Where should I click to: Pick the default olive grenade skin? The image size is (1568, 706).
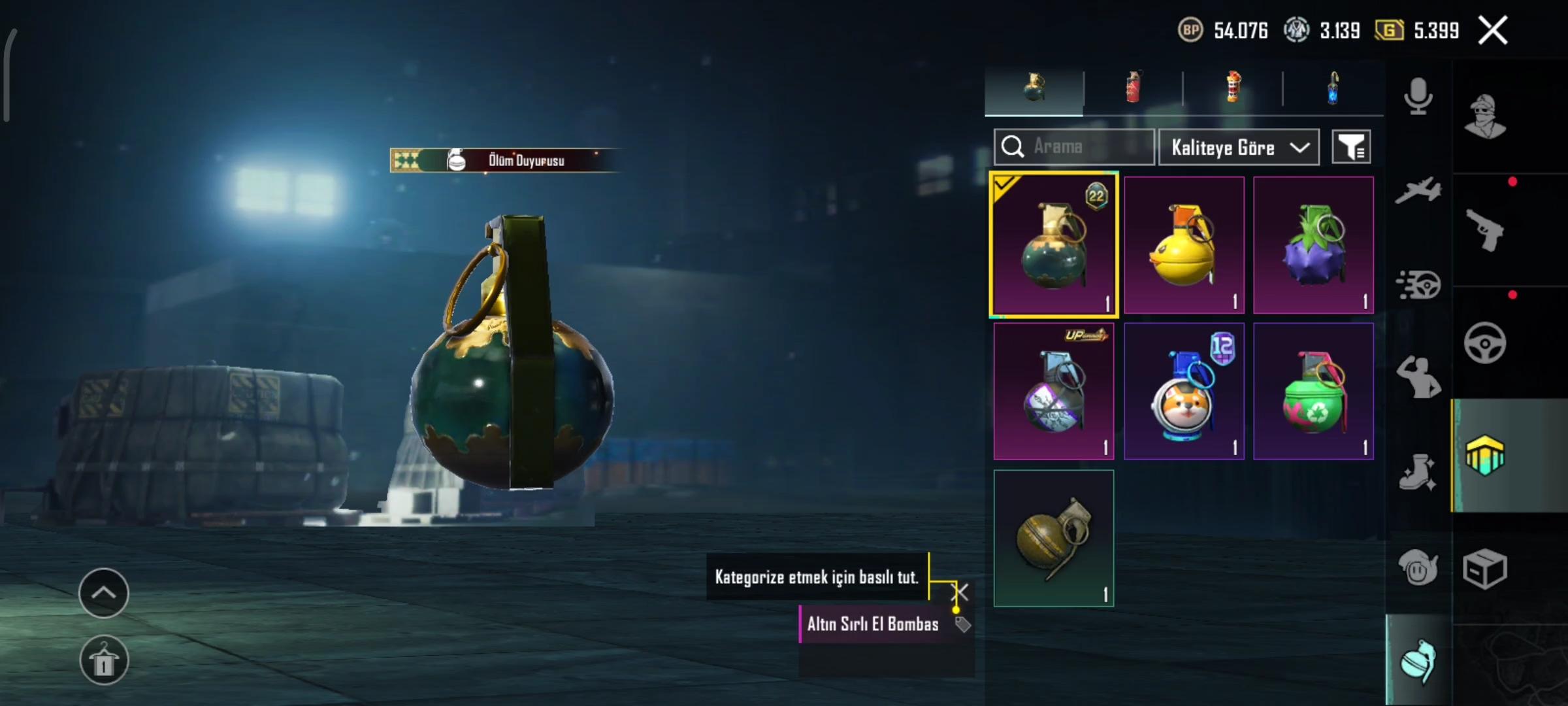(x=1053, y=537)
